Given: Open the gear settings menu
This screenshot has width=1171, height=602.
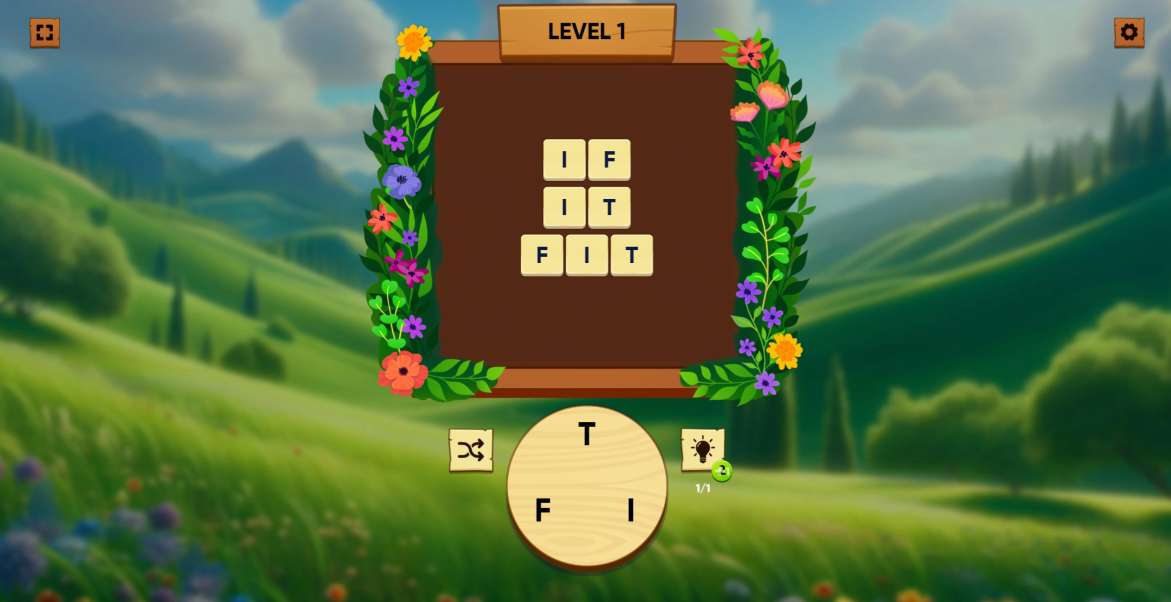Looking at the screenshot, I should 1129,33.
